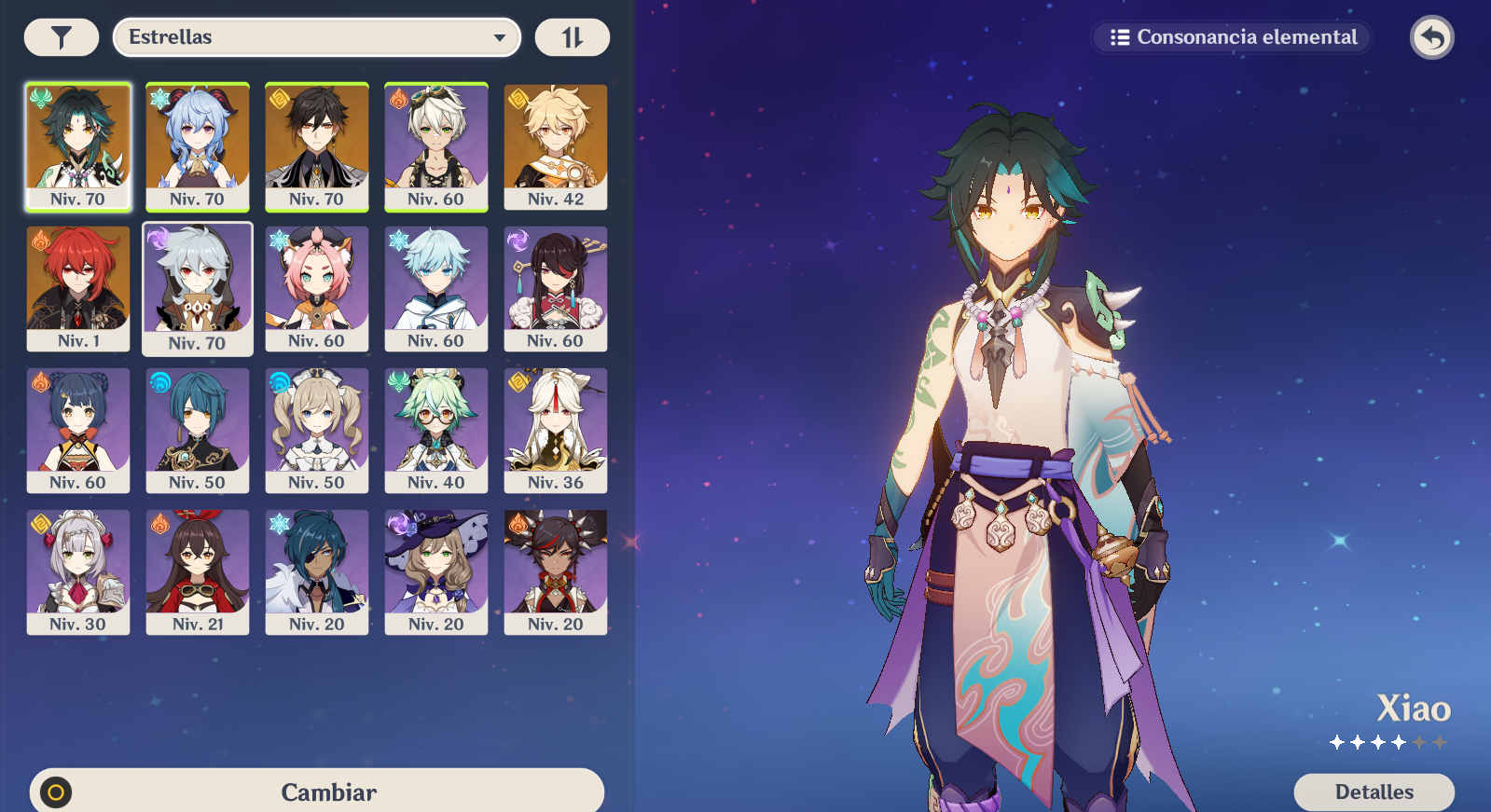
Task: Choose Diluc's level 1 portrait
Action: (x=78, y=288)
